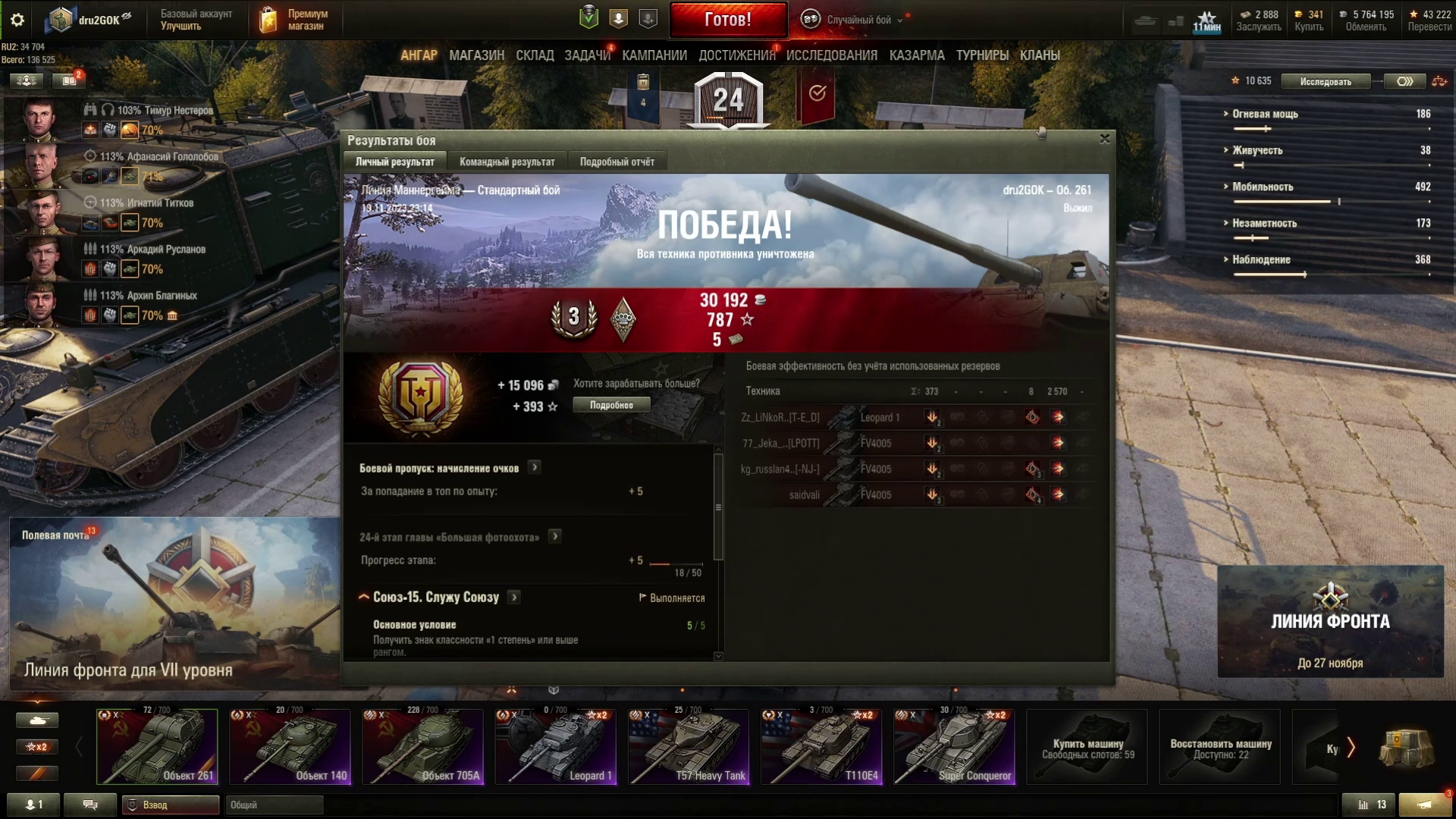Go to the СКЛАД menu
The height and width of the screenshot is (819, 1456).
point(535,55)
